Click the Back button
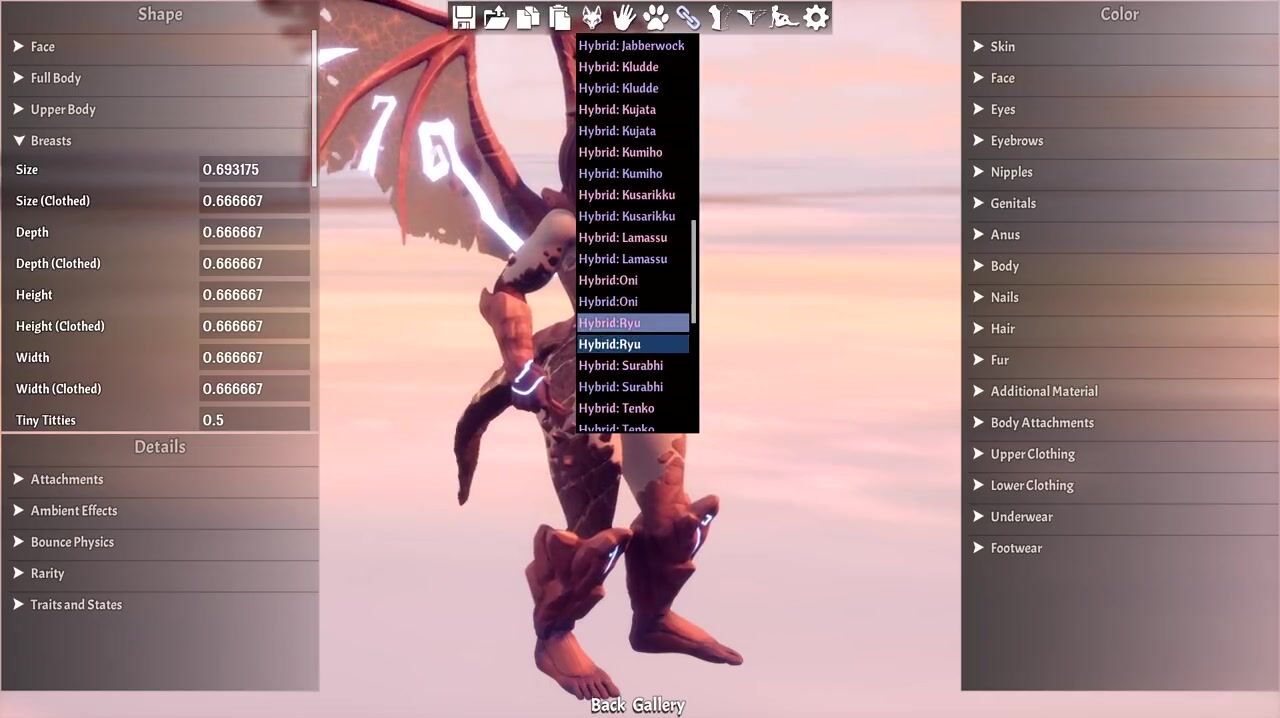Viewport: 1280px width, 718px height. 607,705
